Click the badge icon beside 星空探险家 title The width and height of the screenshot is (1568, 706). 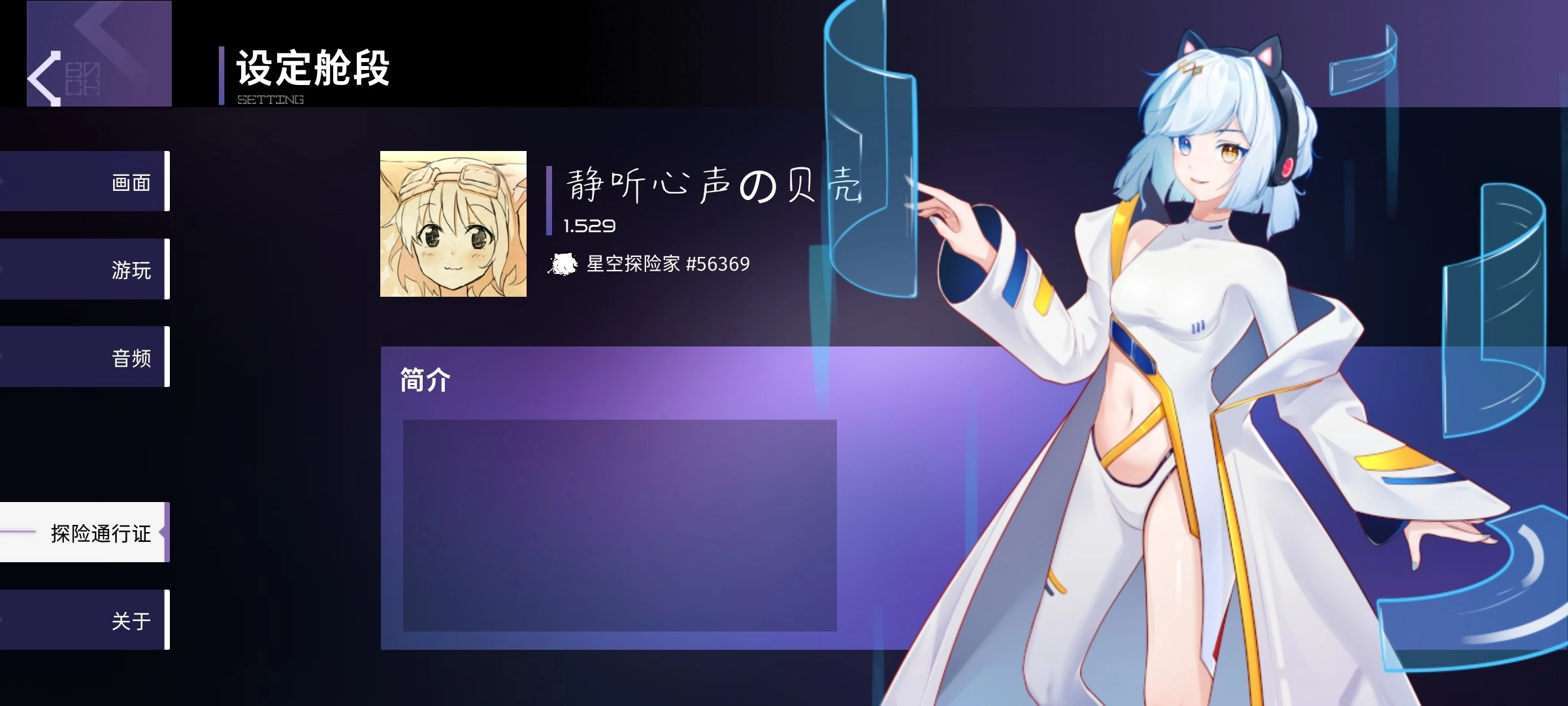click(x=563, y=265)
